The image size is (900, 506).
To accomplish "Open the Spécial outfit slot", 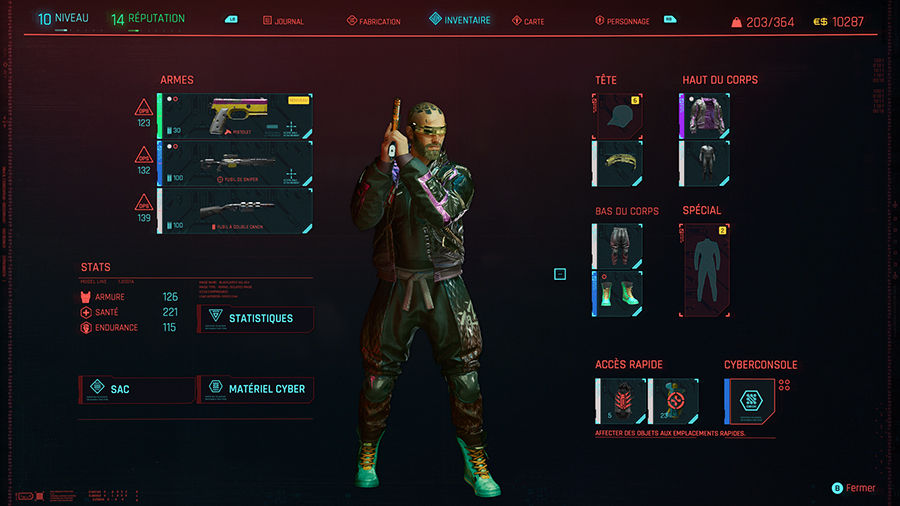I will tap(707, 268).
